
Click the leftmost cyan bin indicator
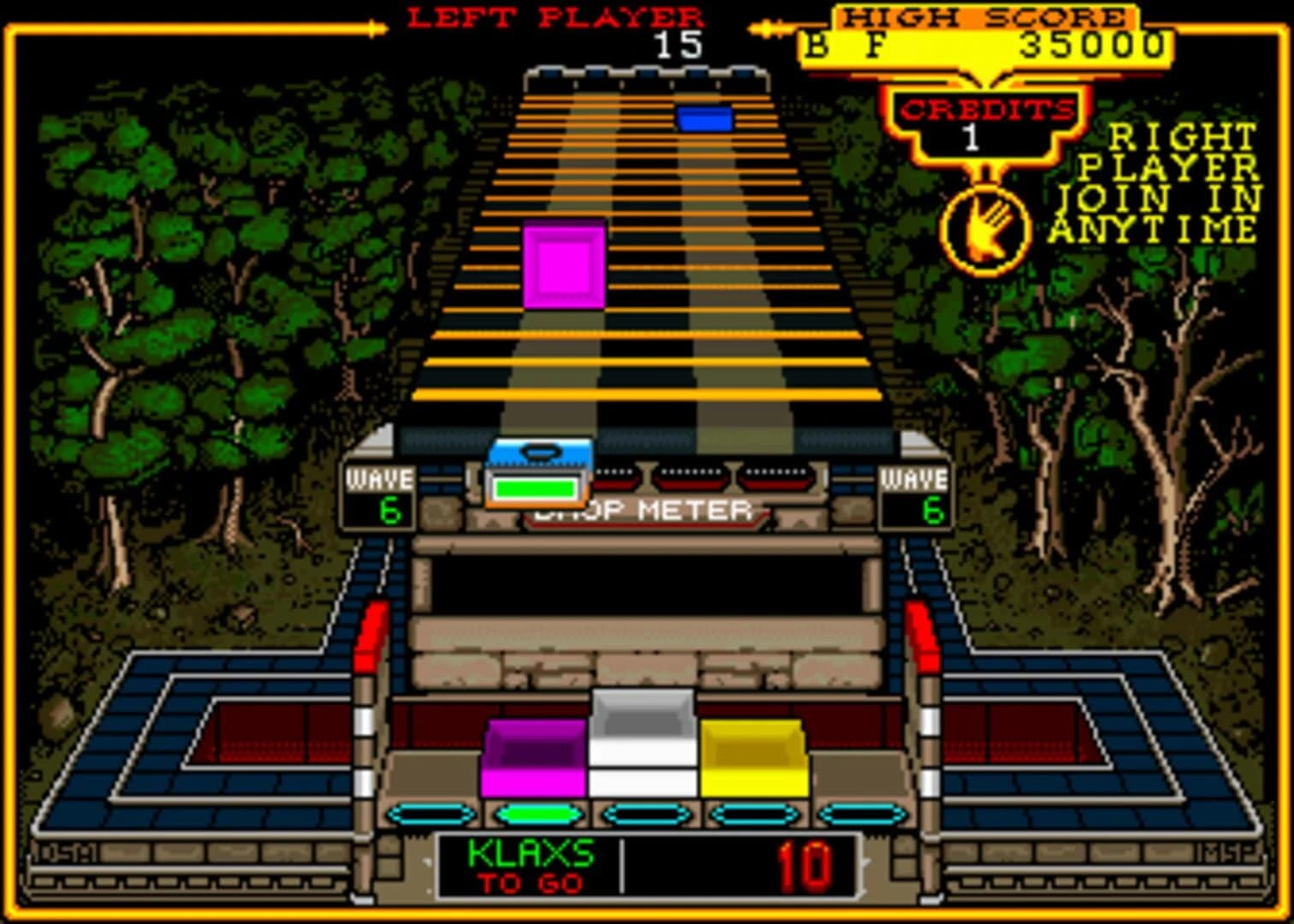(429, 814)
